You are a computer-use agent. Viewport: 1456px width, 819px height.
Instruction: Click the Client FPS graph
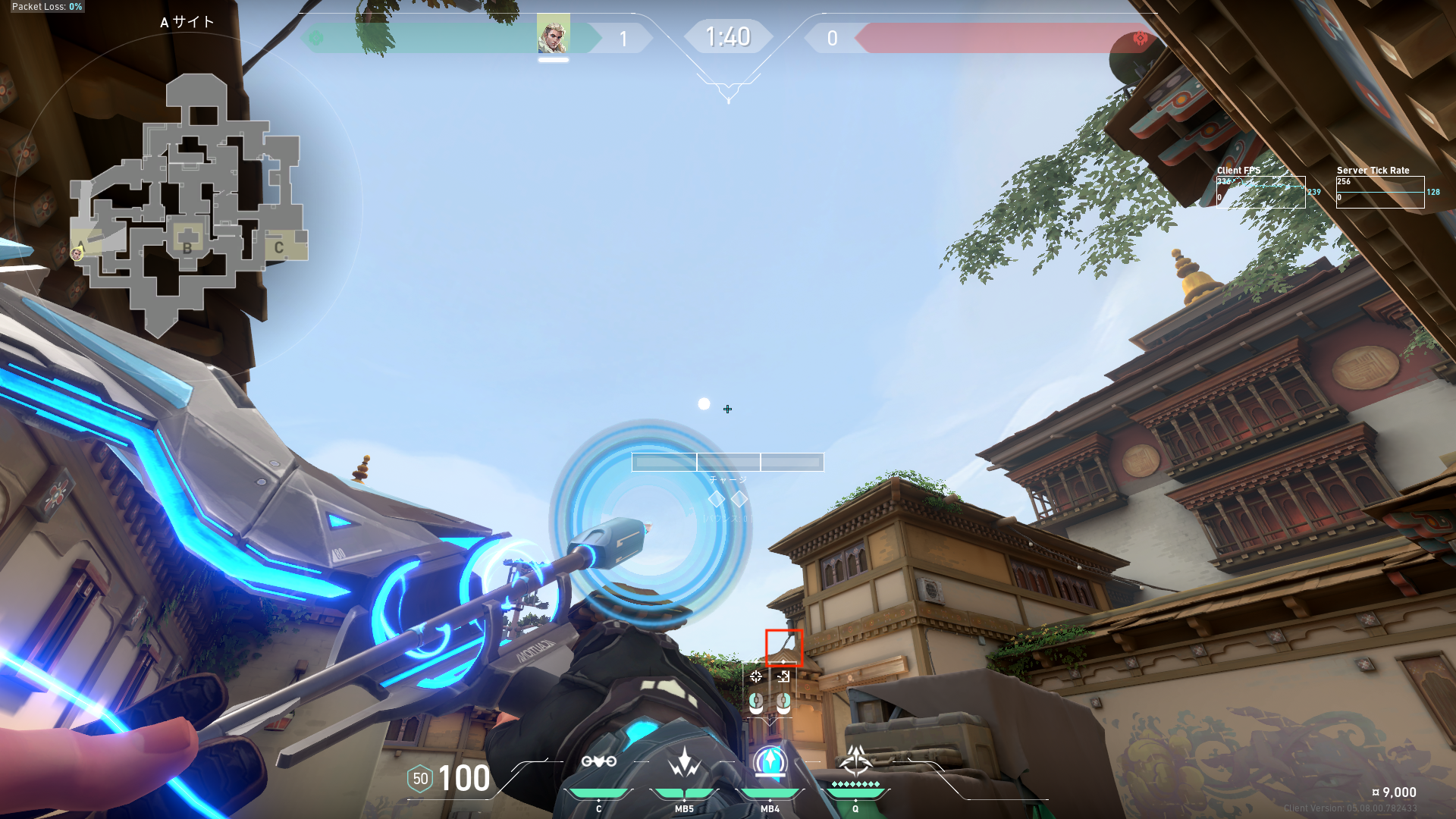click(x=1260, y=192)
